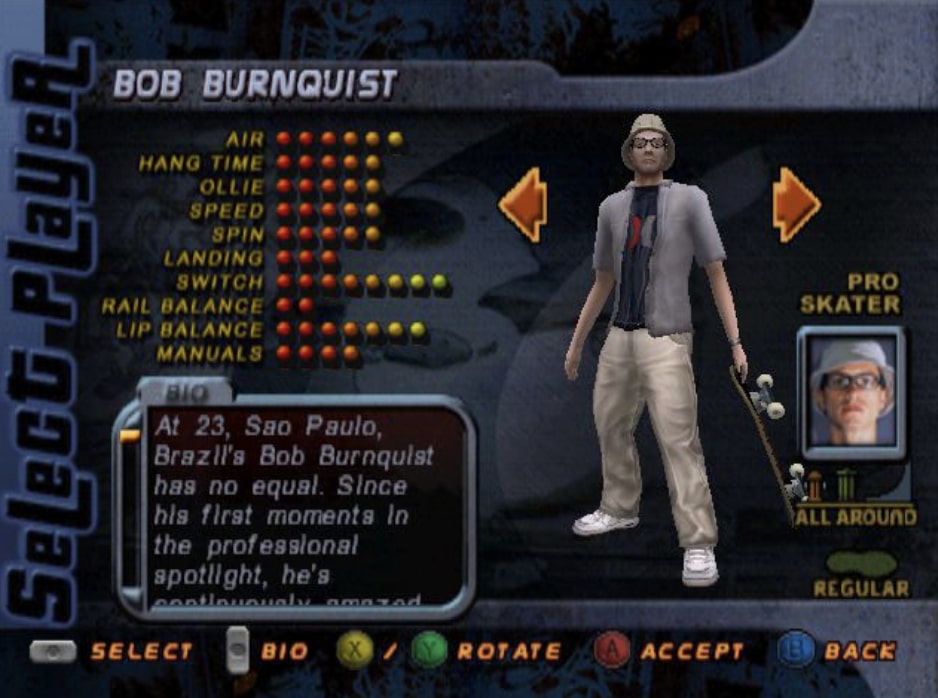Viewport: 938px width, 698px height.
Task: Open the BIO tab
Action: tap(184, 389)
